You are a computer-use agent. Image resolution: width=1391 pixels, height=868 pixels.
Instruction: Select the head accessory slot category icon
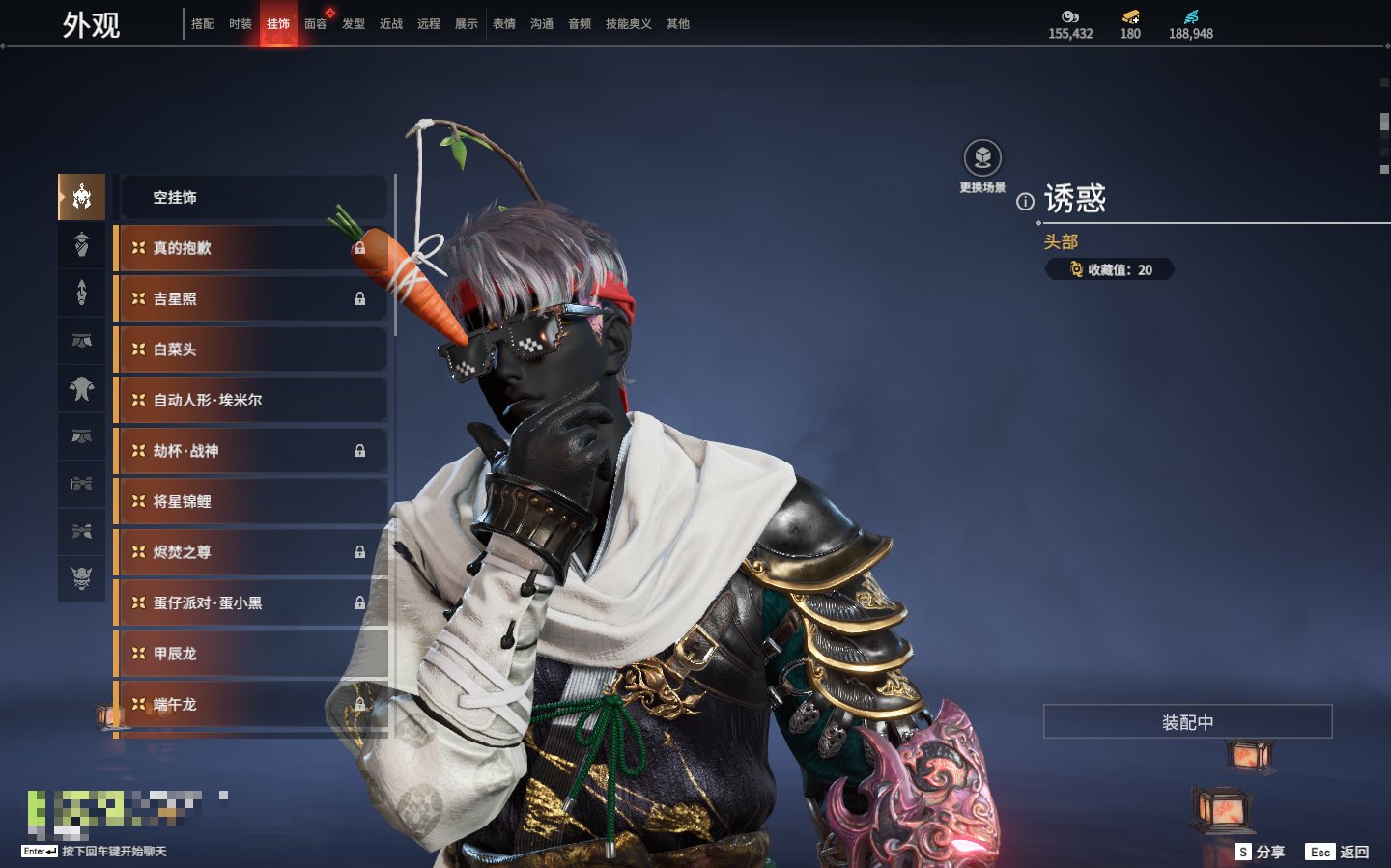82,197
